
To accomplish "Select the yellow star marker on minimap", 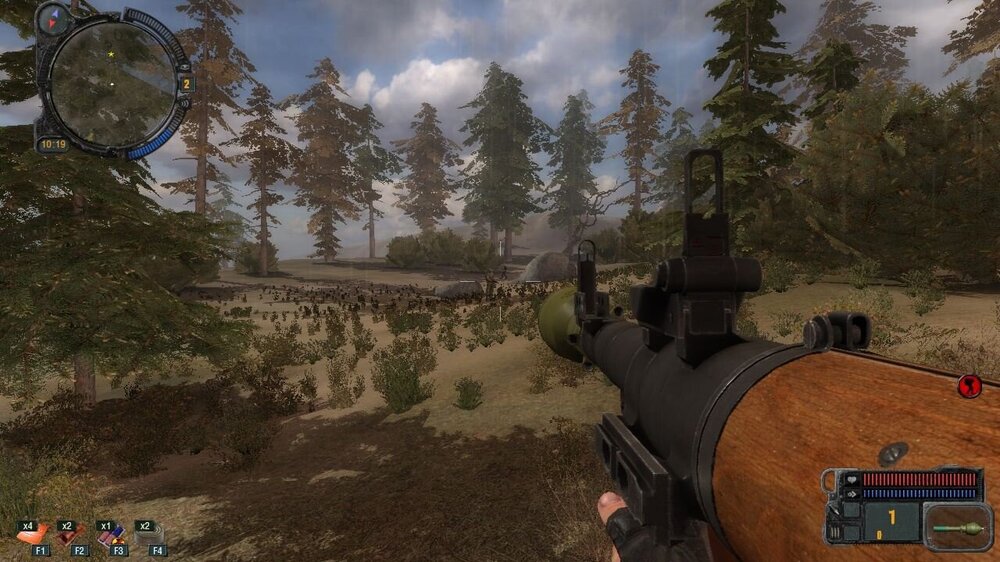I will coord(111,53).
